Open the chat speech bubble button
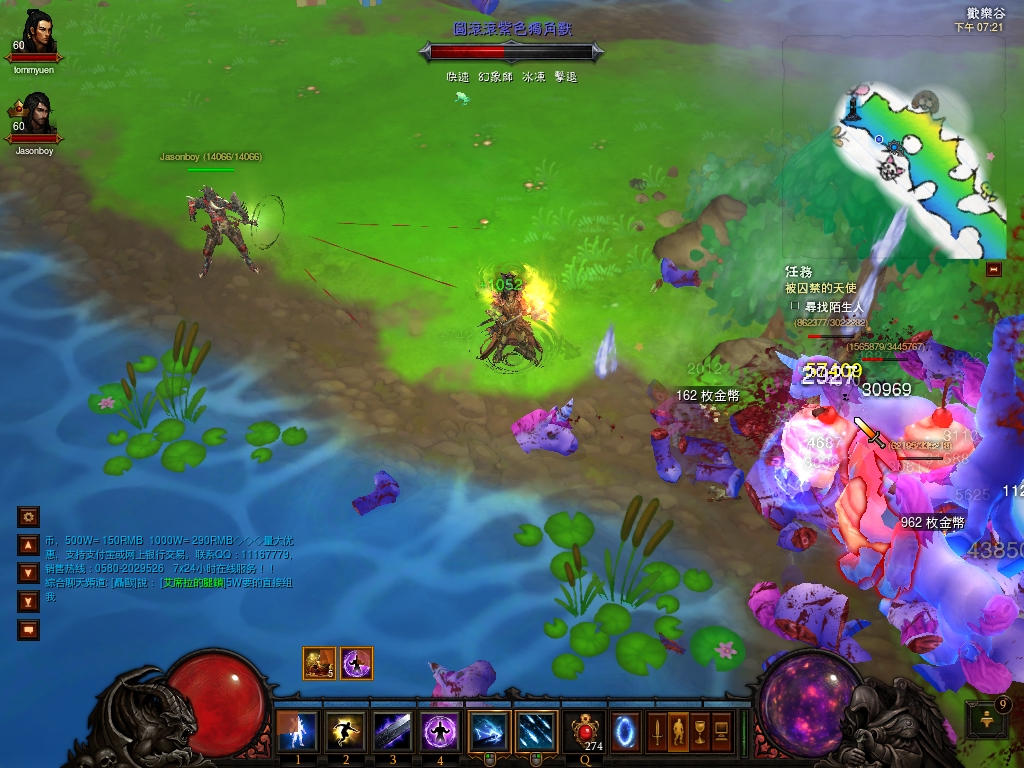1024x768 pixels. pos(28,630)
